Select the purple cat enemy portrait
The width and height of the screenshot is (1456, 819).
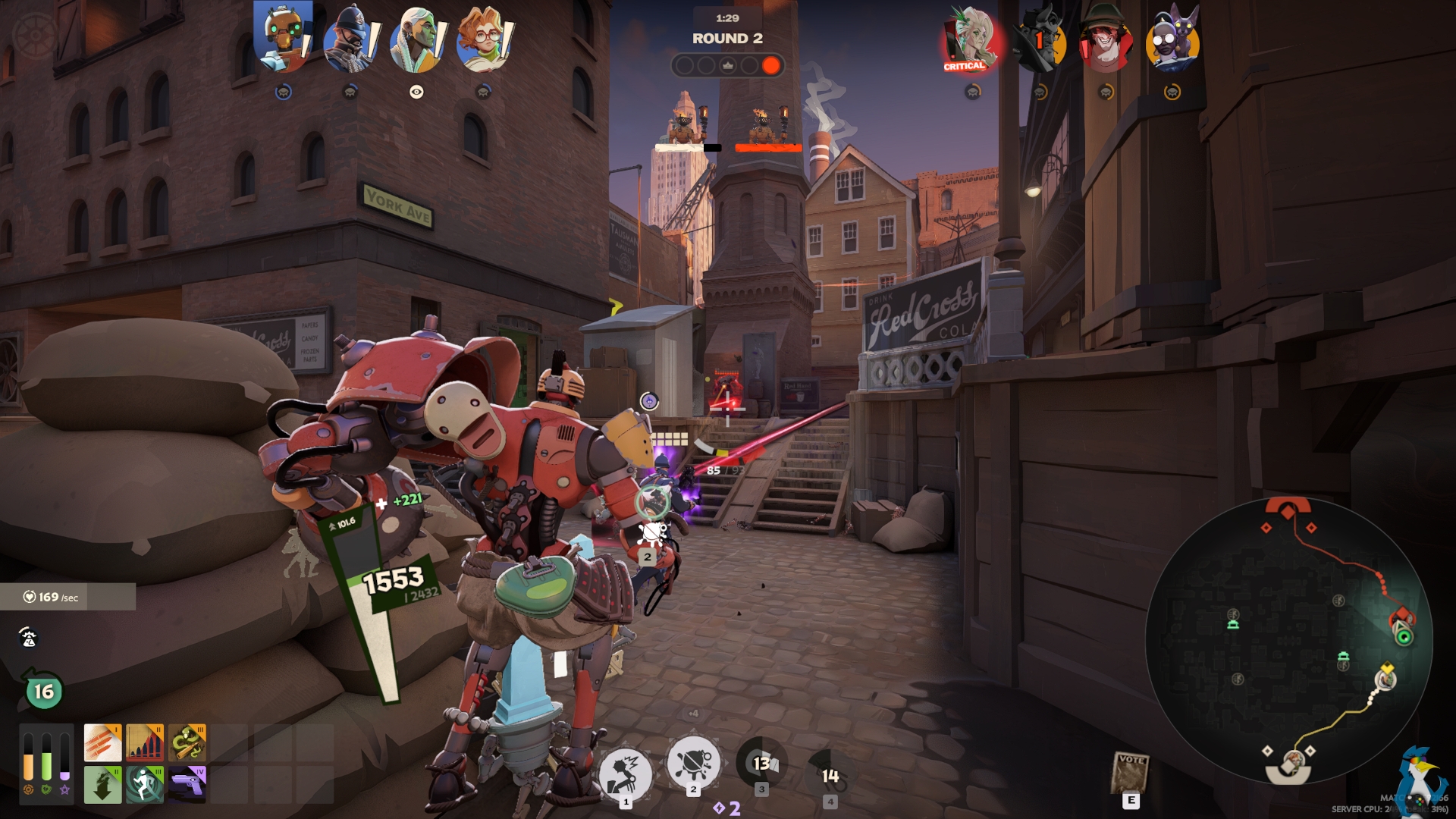1172,39
